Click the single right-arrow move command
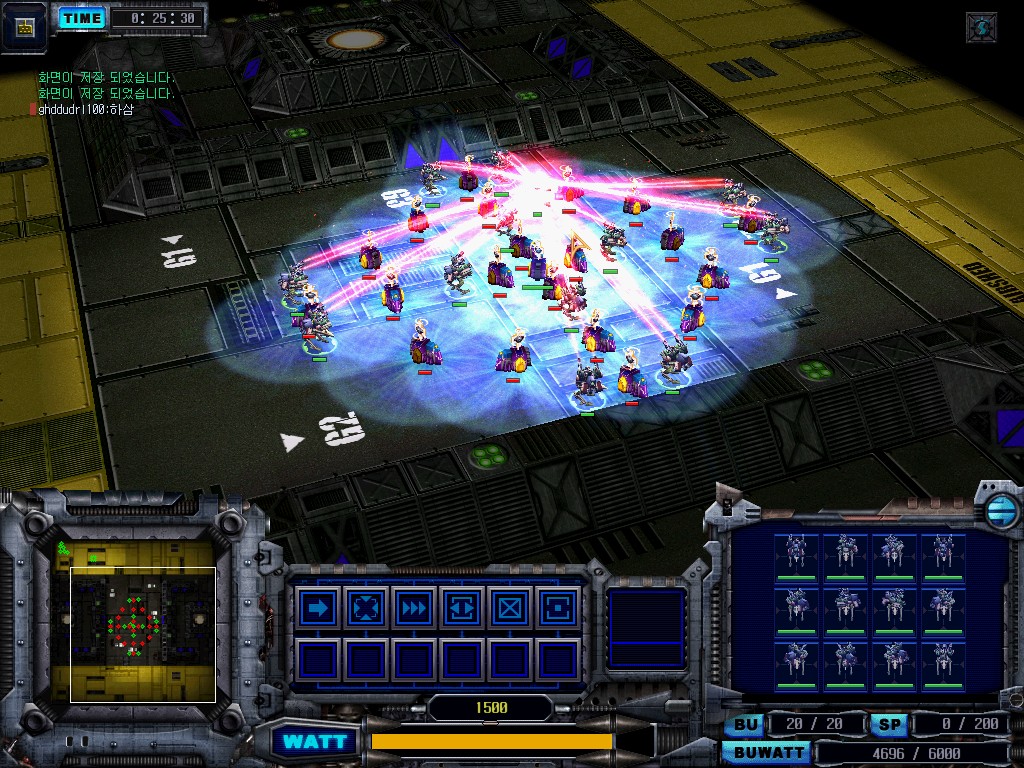Viewport: 1024px width, 768px height. [318, 607]
